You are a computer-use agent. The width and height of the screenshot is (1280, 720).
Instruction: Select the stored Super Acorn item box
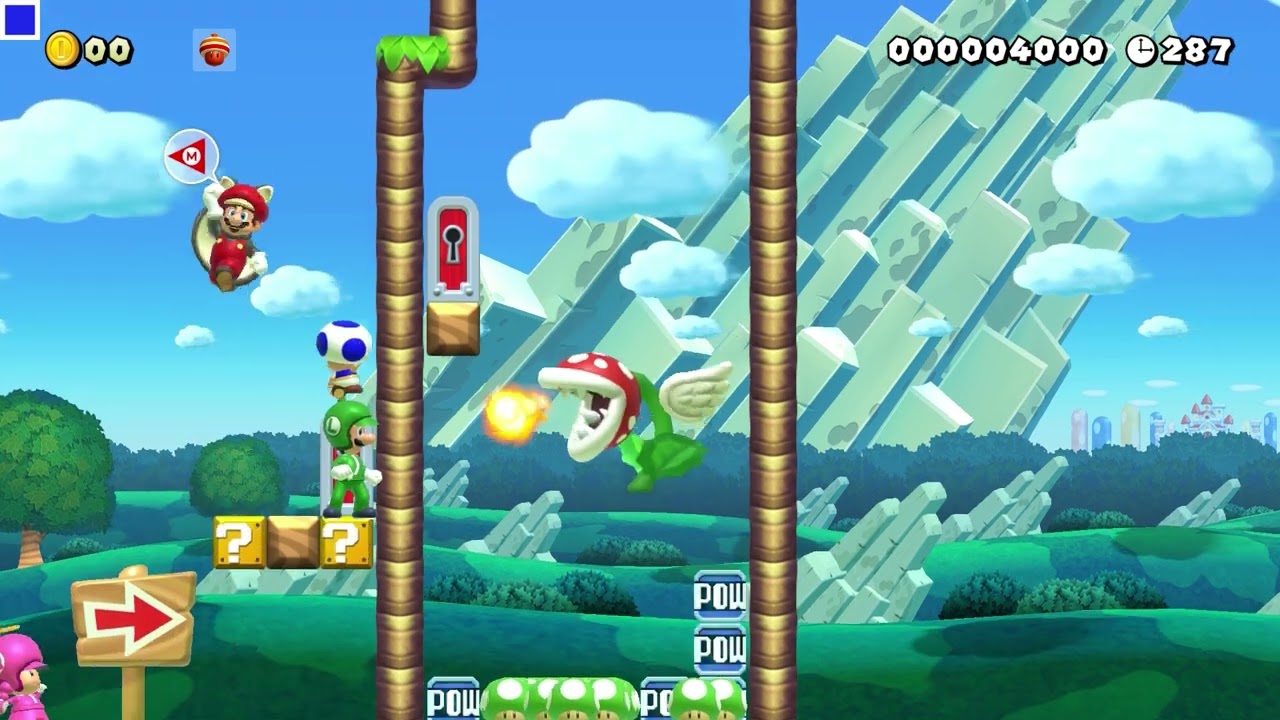click(214, 50)
